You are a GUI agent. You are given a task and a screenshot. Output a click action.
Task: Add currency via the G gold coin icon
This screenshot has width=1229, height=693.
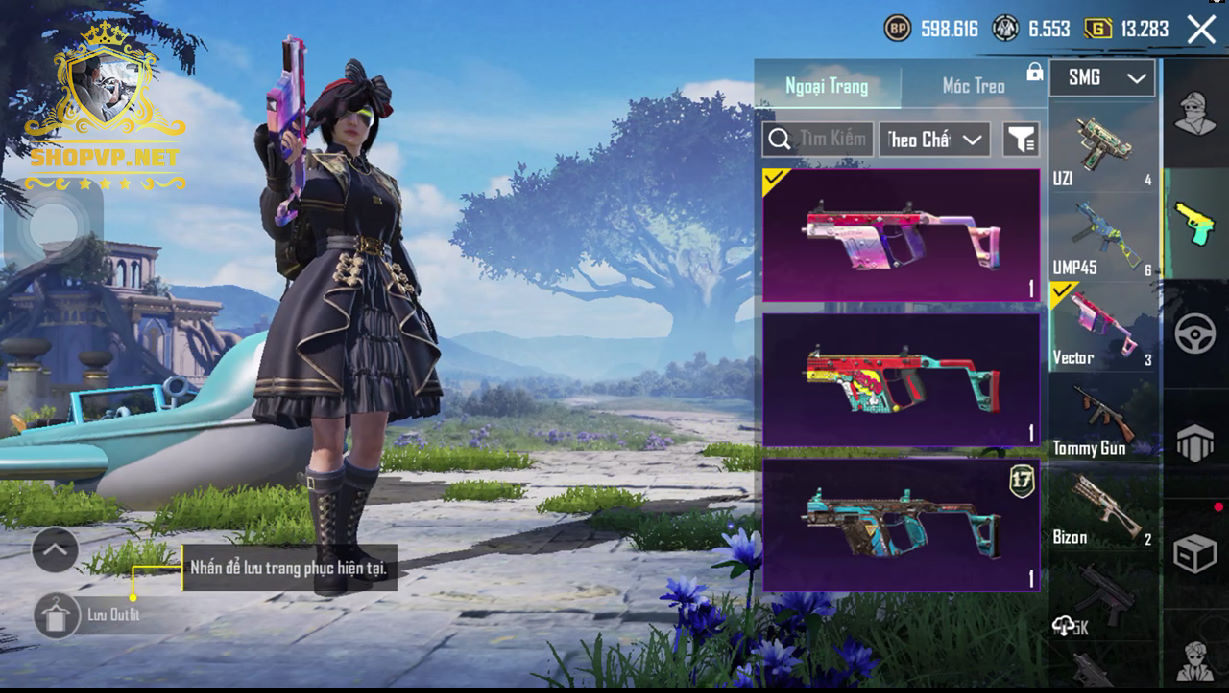pos(1098,29)
